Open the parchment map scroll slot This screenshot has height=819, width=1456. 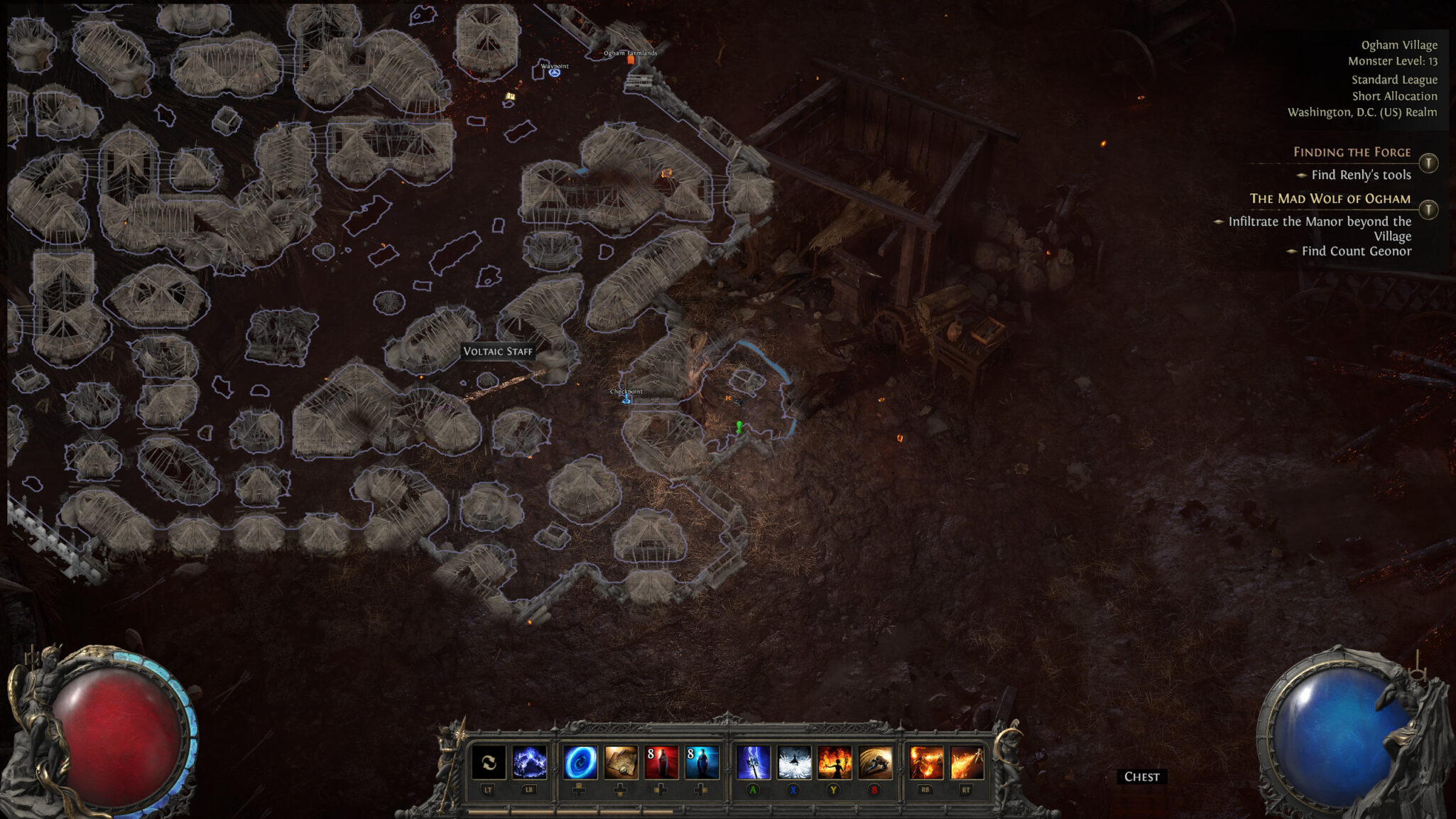621,762
